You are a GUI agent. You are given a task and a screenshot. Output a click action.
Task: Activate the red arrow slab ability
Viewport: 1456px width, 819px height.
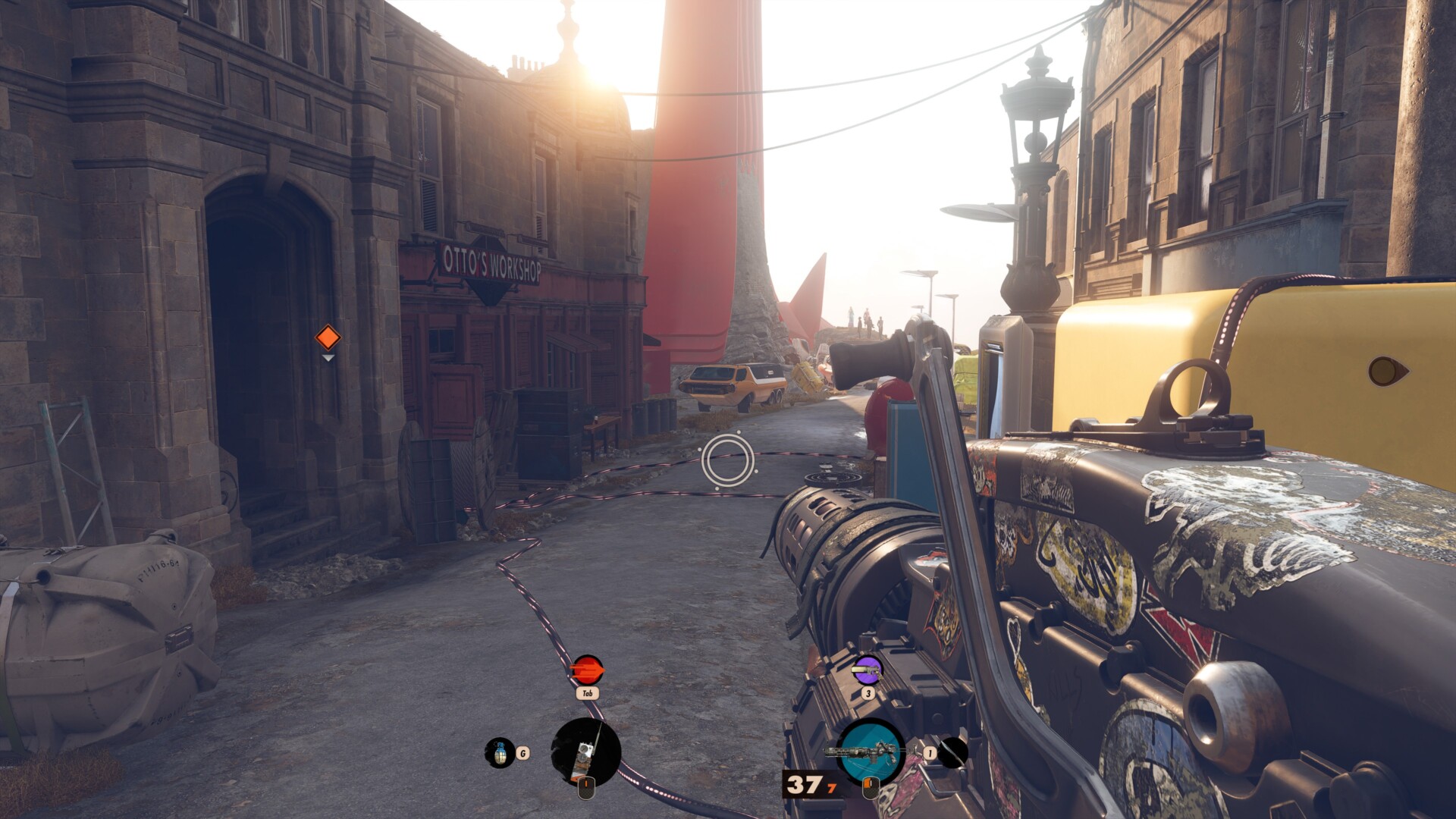click(587, 670)
